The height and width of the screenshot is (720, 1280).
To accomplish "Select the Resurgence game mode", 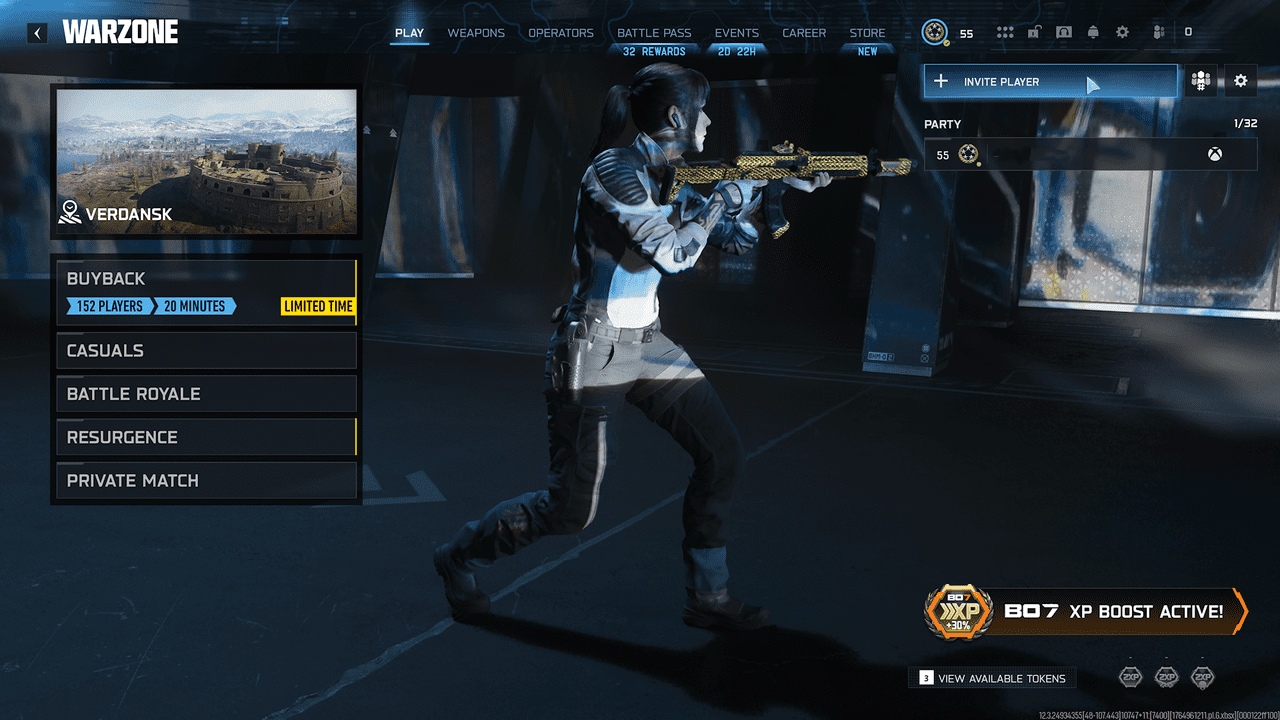I will [x=205, y=437].
